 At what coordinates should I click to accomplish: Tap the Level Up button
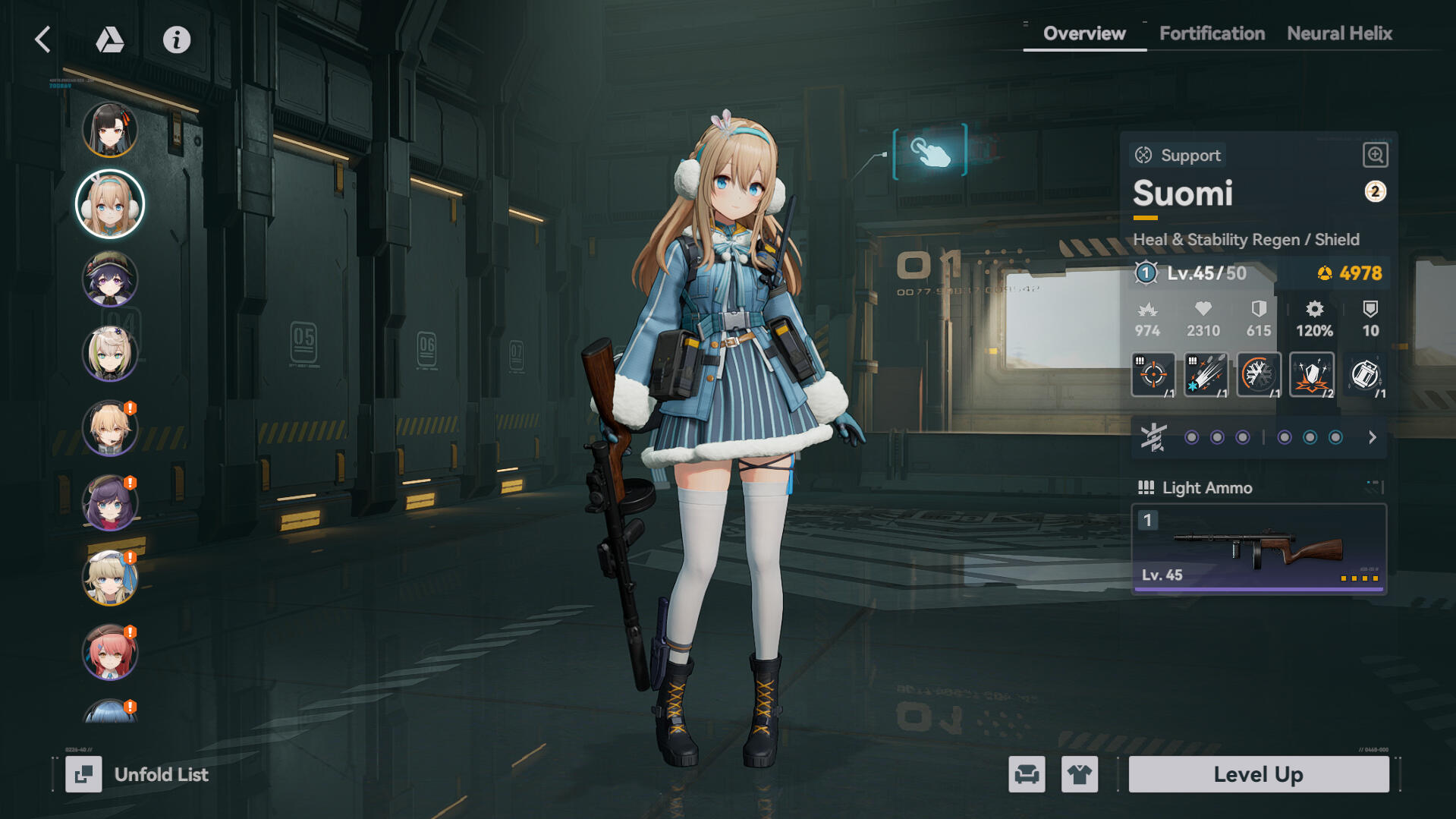[x=1258, y=774]
